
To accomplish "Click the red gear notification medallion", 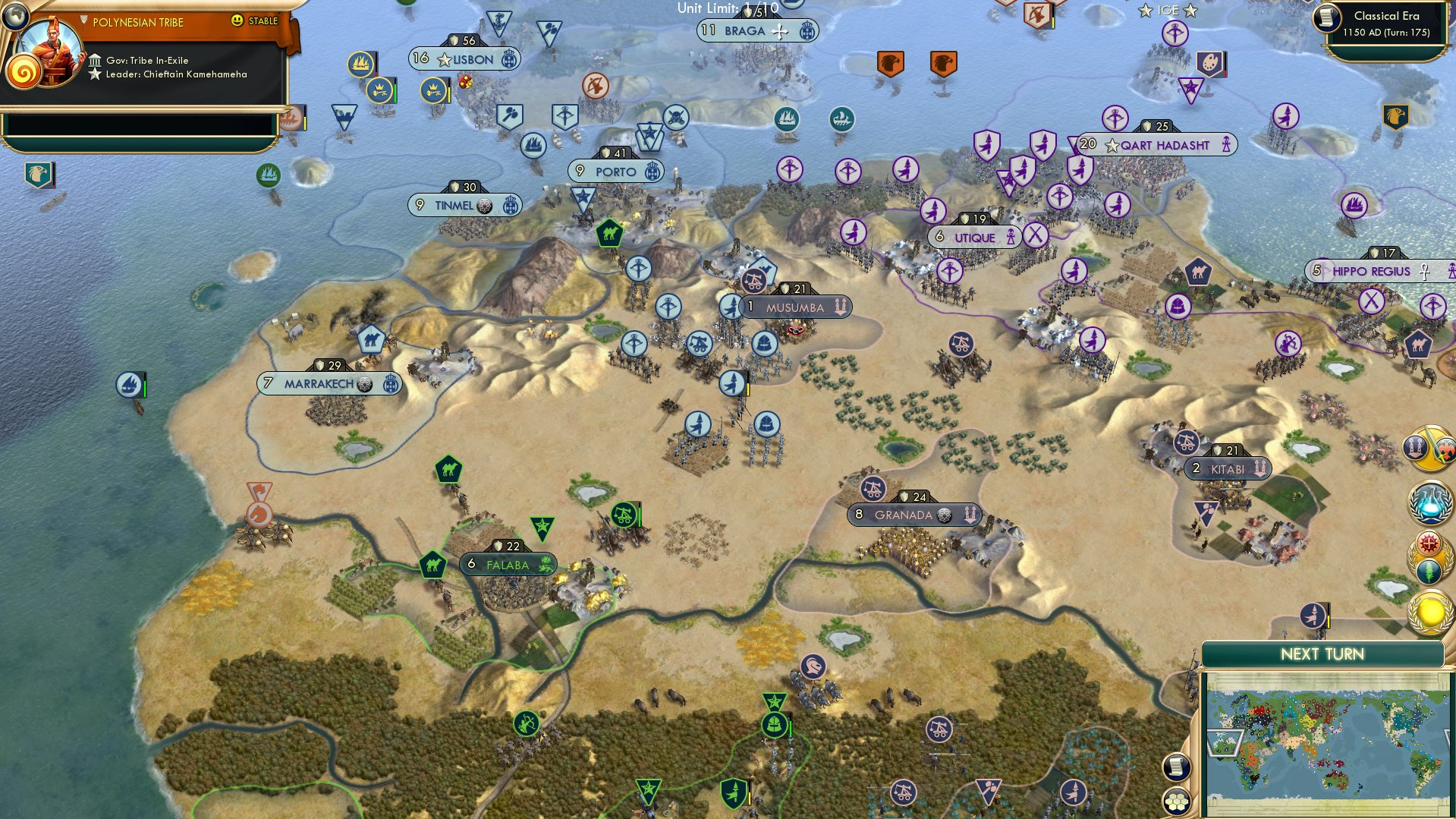I will 1429,542.
